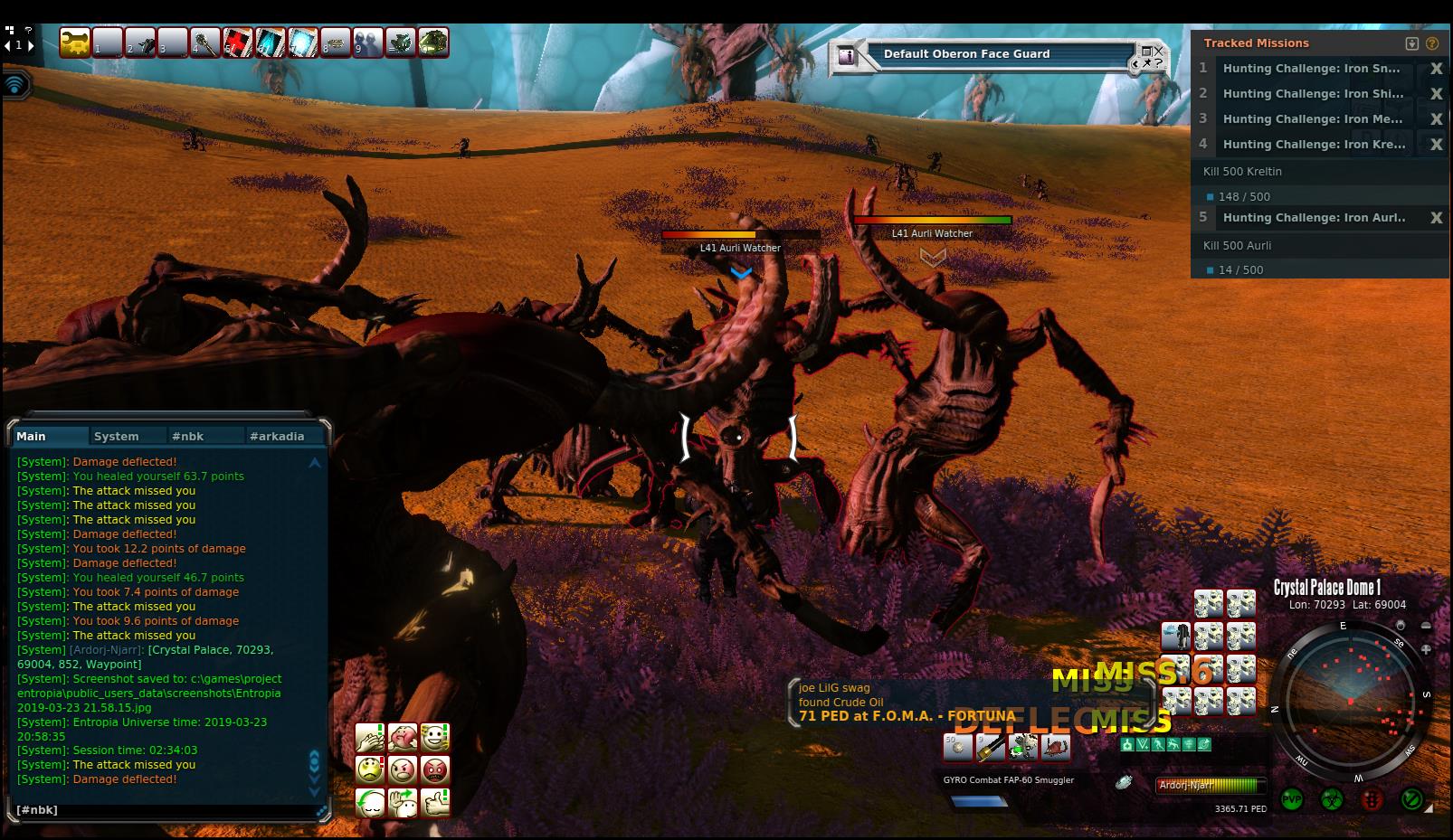Zoom out the radar with minus button
1453x840 pixels.
click(1427, 626)
